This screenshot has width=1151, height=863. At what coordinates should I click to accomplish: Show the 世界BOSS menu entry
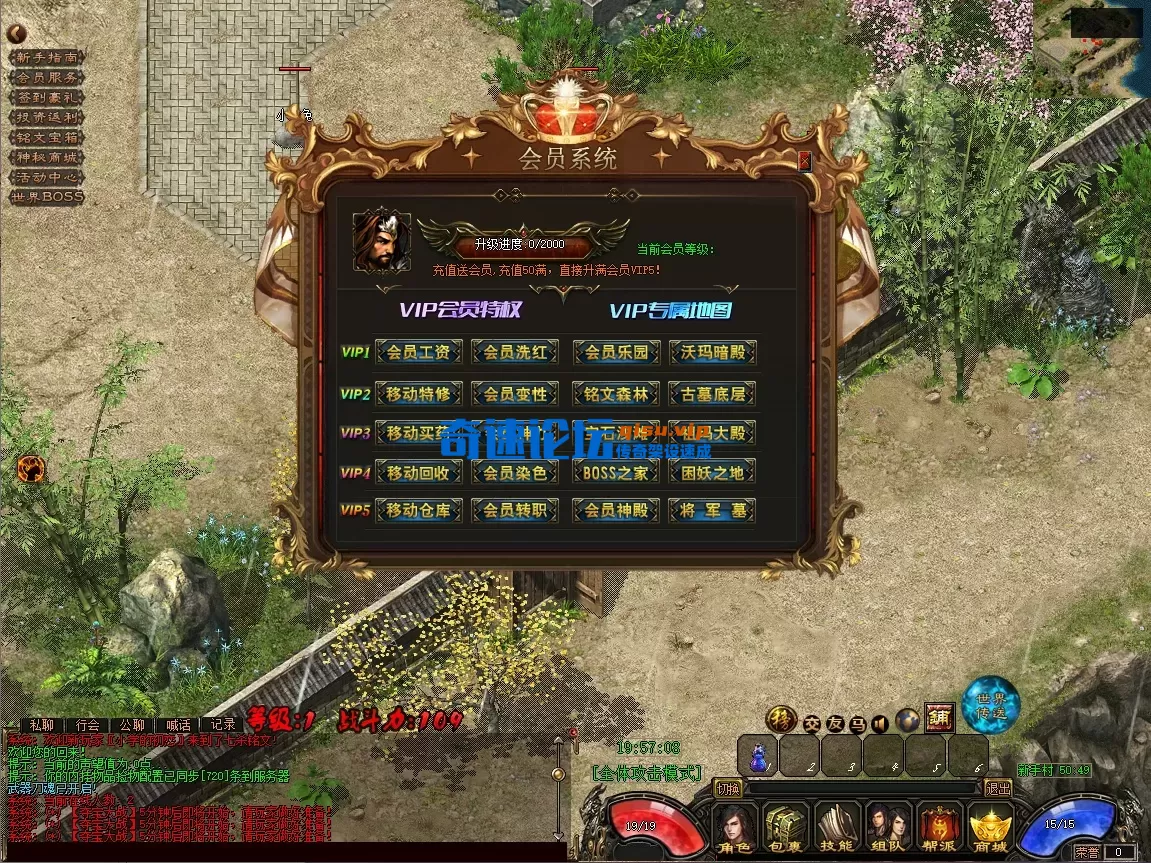[x=47, y=197]
